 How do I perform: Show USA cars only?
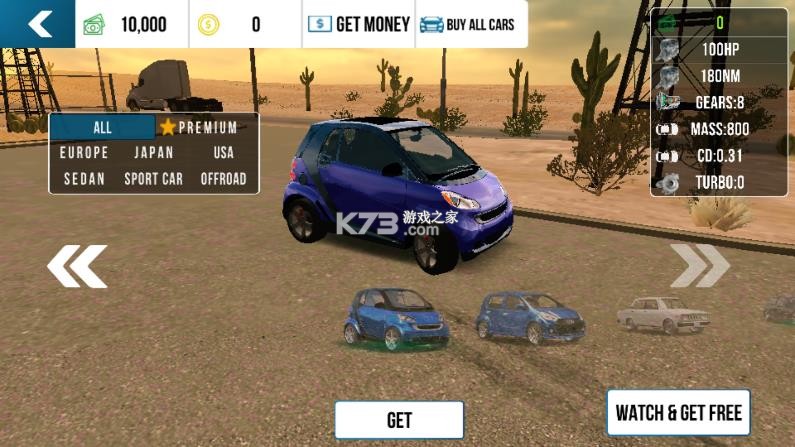[x=223, y=153]
